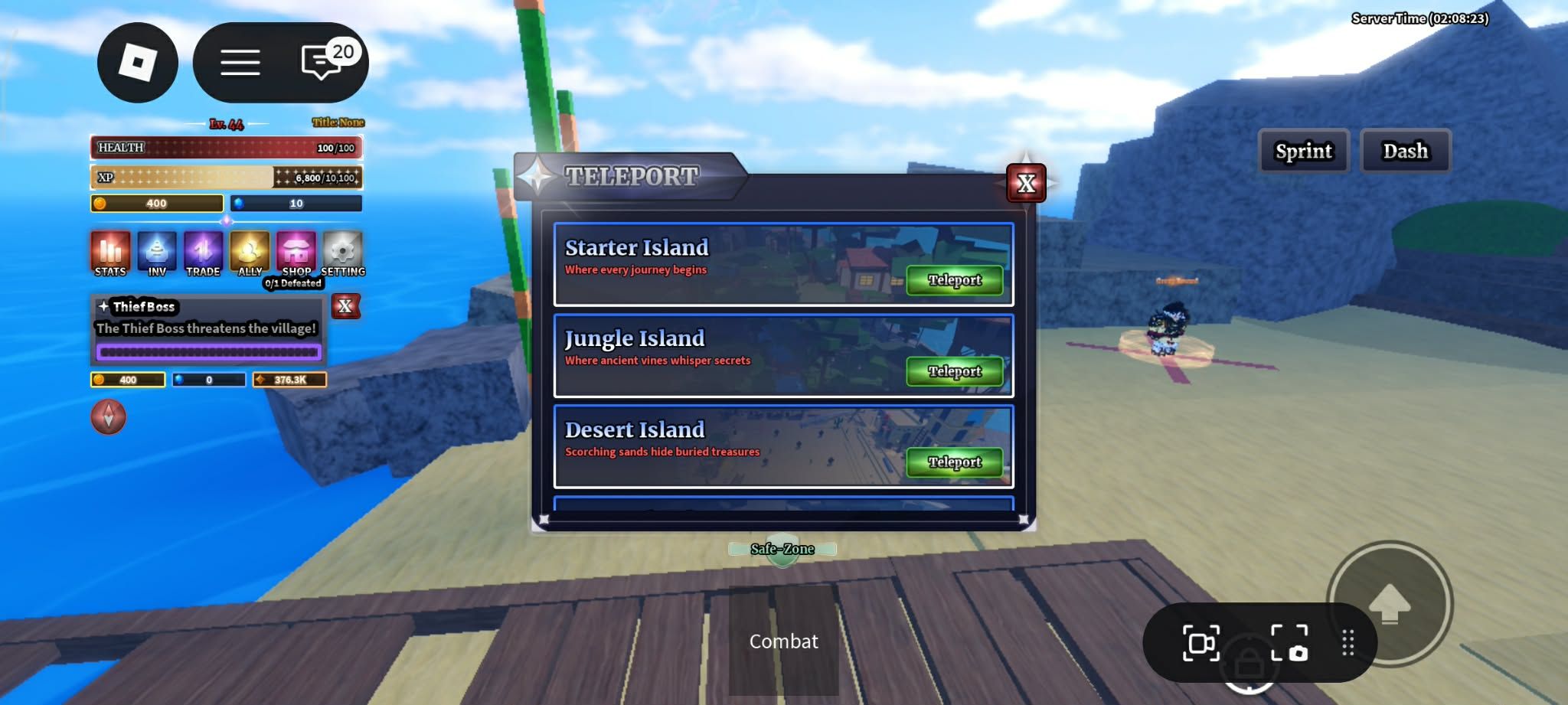The width and height of the screenshot is (1568, 705).
Task: Teleport to Starter Island
Action: click(x=954, y=280)
